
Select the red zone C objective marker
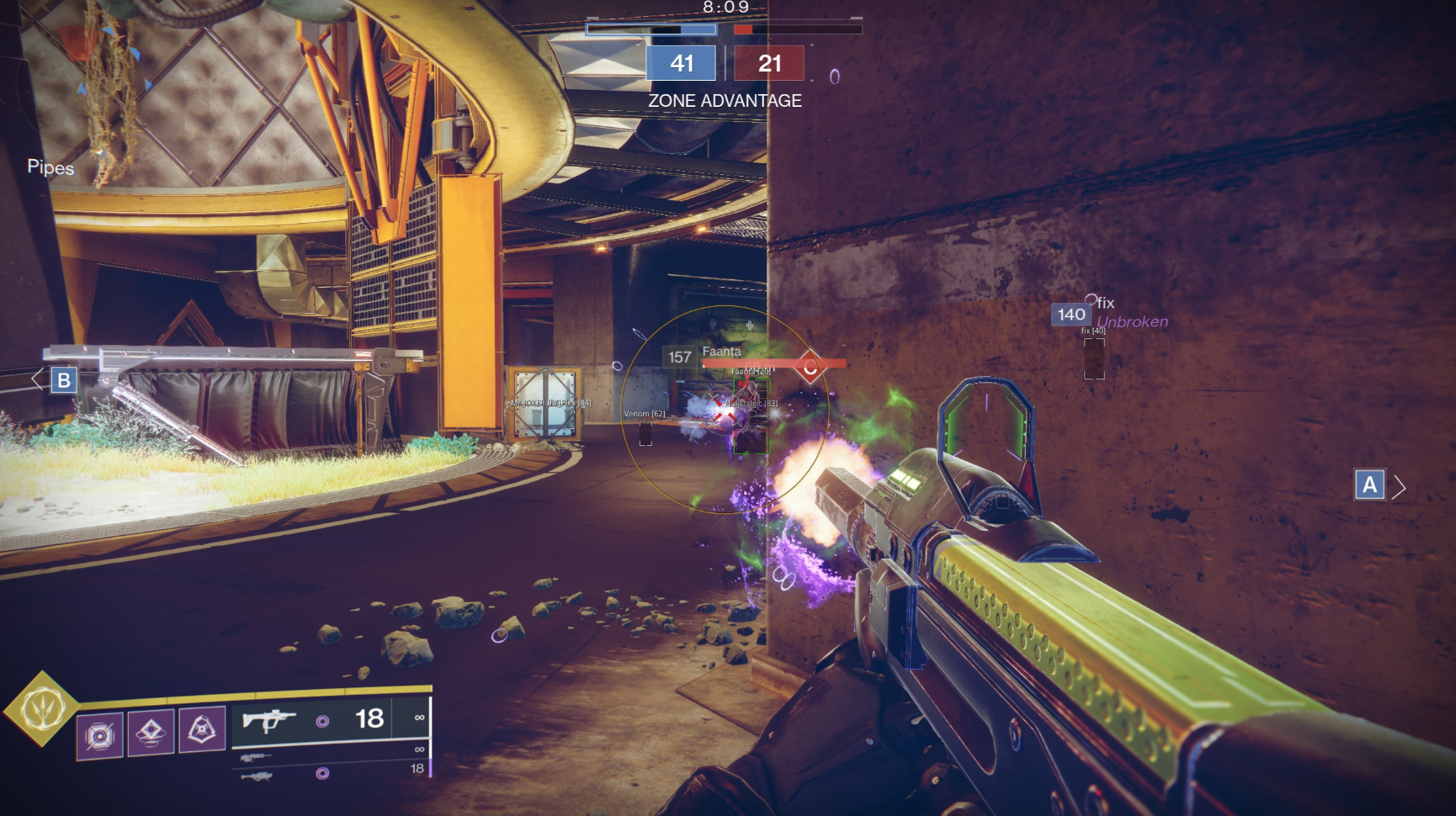[x=810, y=368]
